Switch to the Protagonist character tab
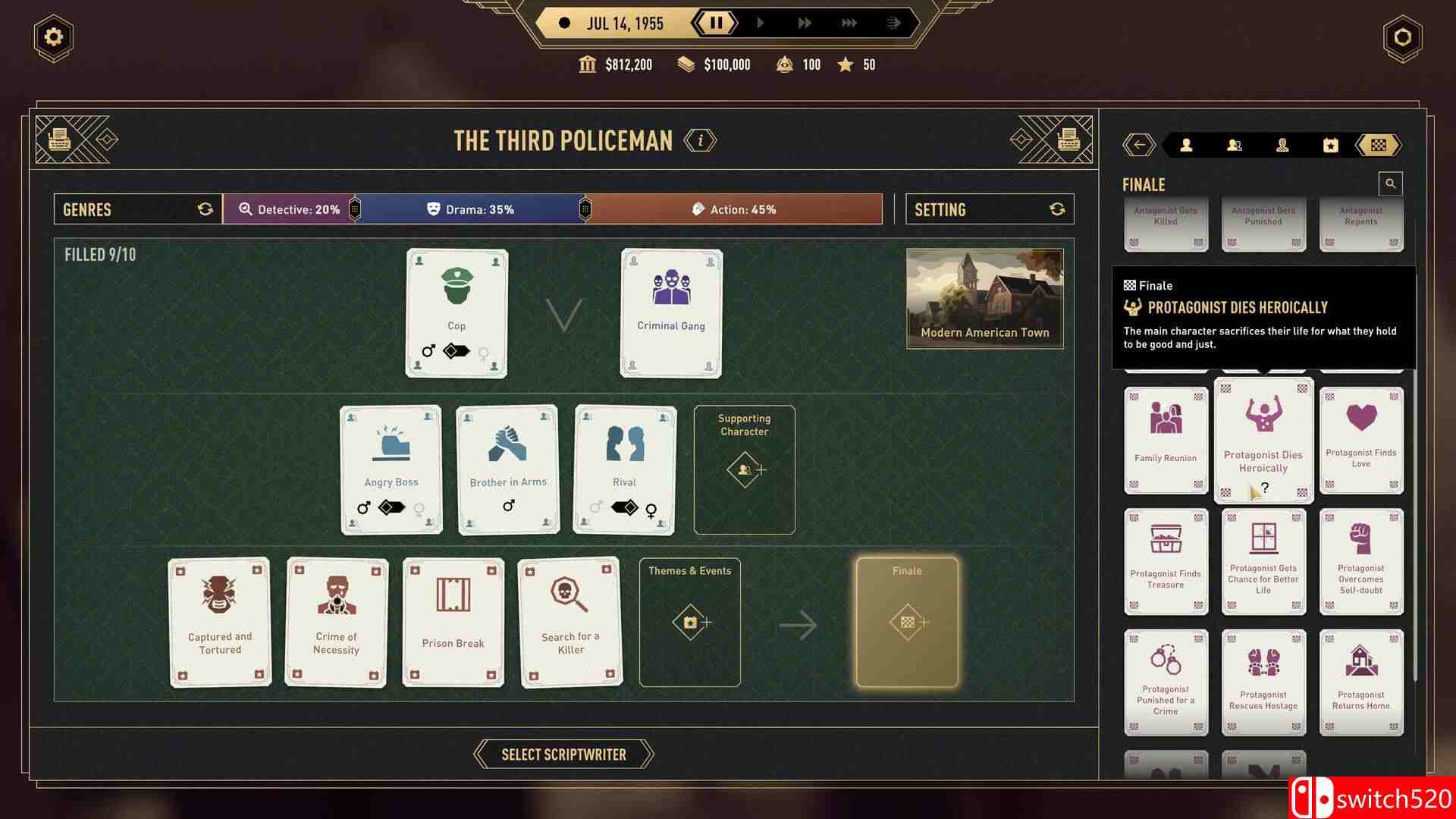This screenshot has width=1456, height=819. tap(1187, 144)
